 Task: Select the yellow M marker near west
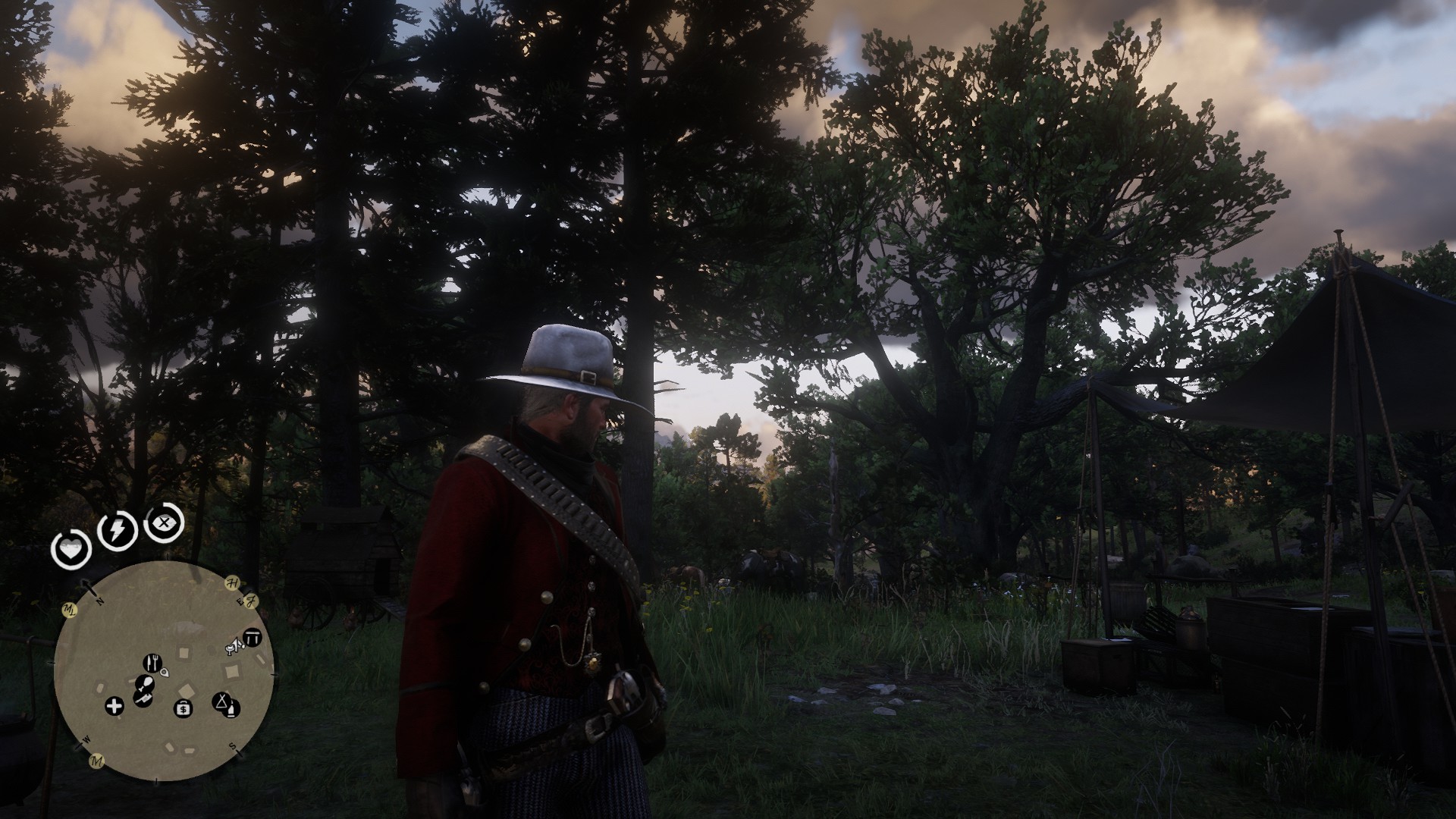click(96, 761)
